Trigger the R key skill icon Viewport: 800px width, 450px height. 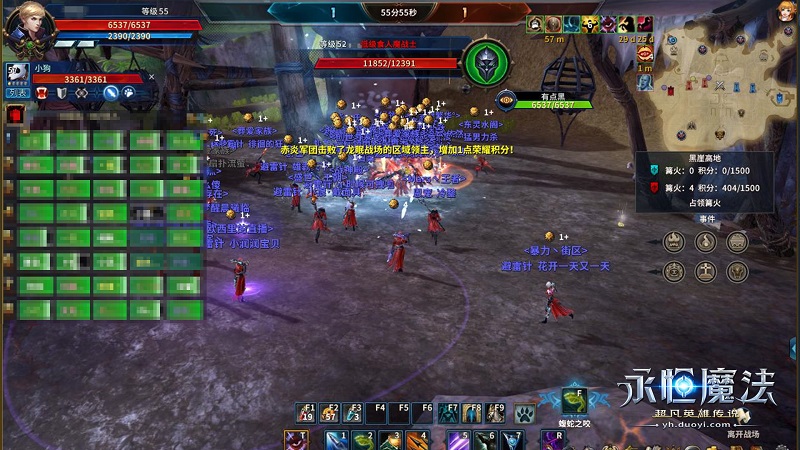552,440
